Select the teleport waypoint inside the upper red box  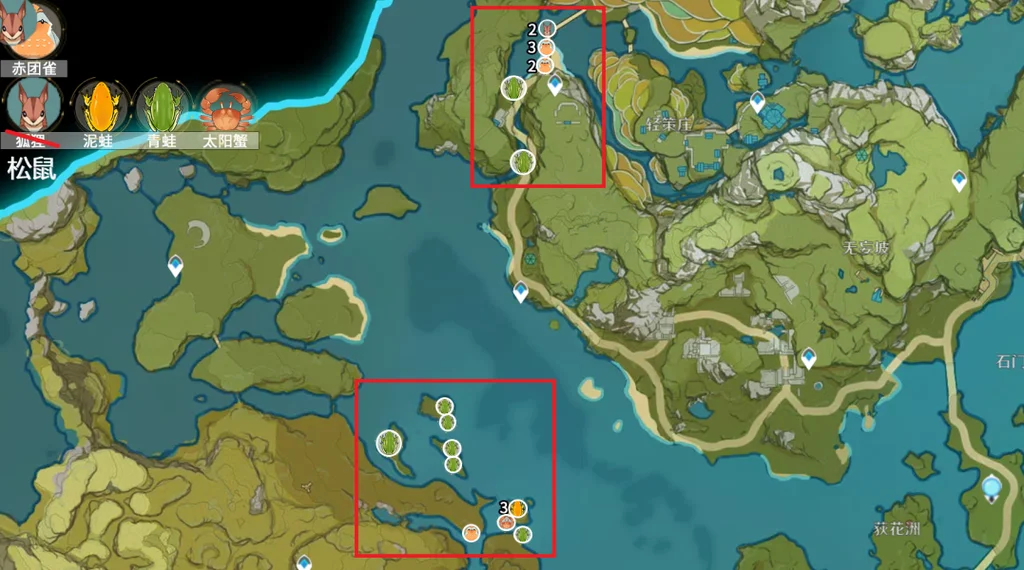click(x=555, y=86)
